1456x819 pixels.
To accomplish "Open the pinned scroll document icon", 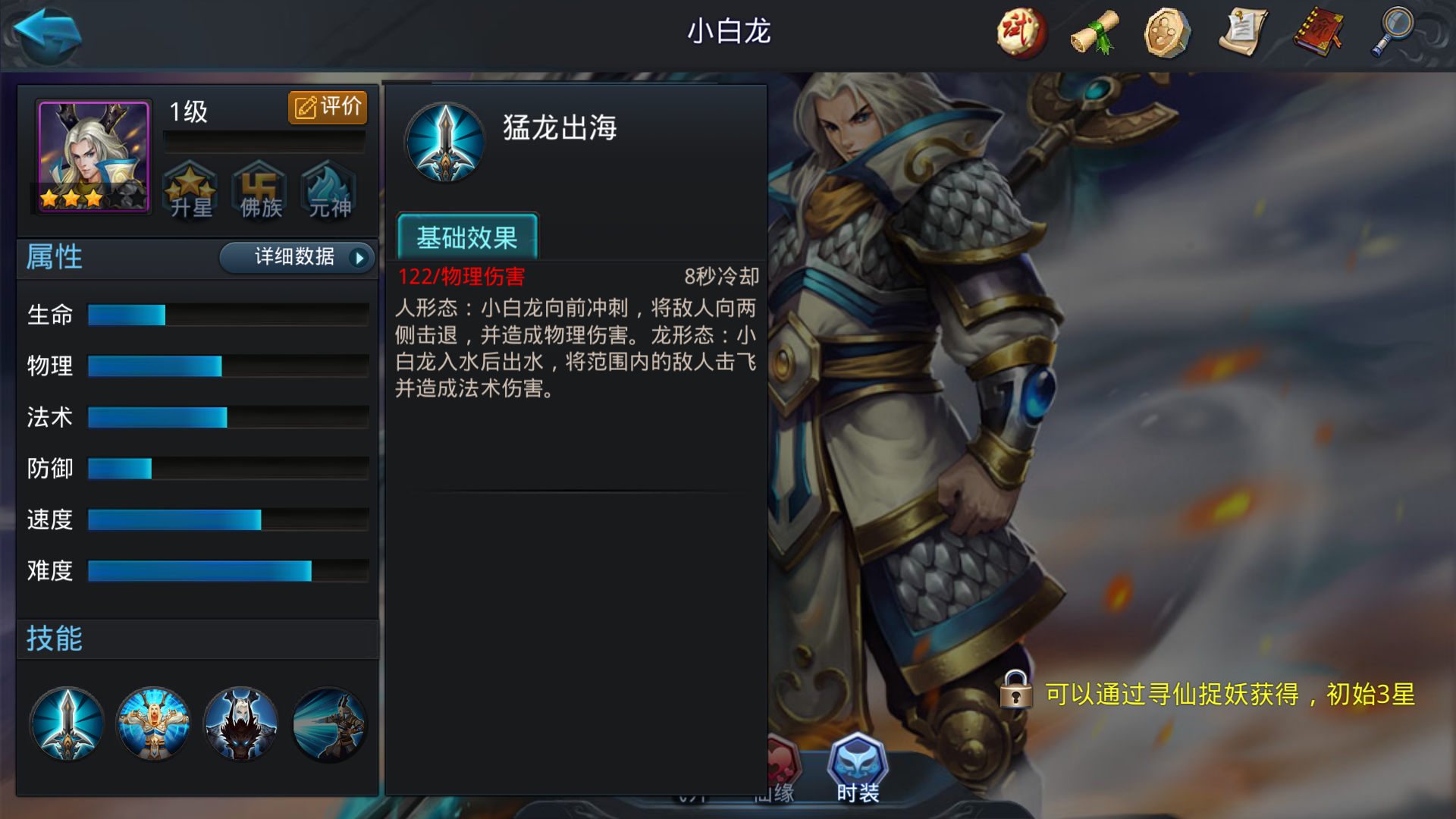I will (1243, 32).
